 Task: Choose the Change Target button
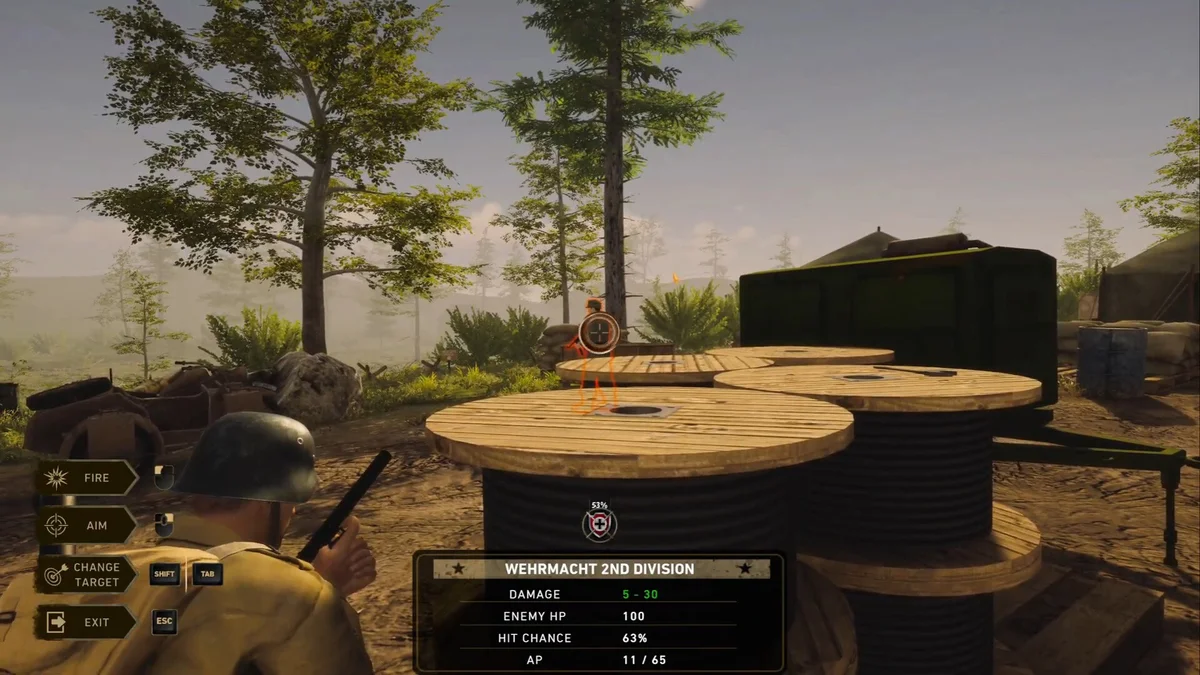tap(87, 575)
